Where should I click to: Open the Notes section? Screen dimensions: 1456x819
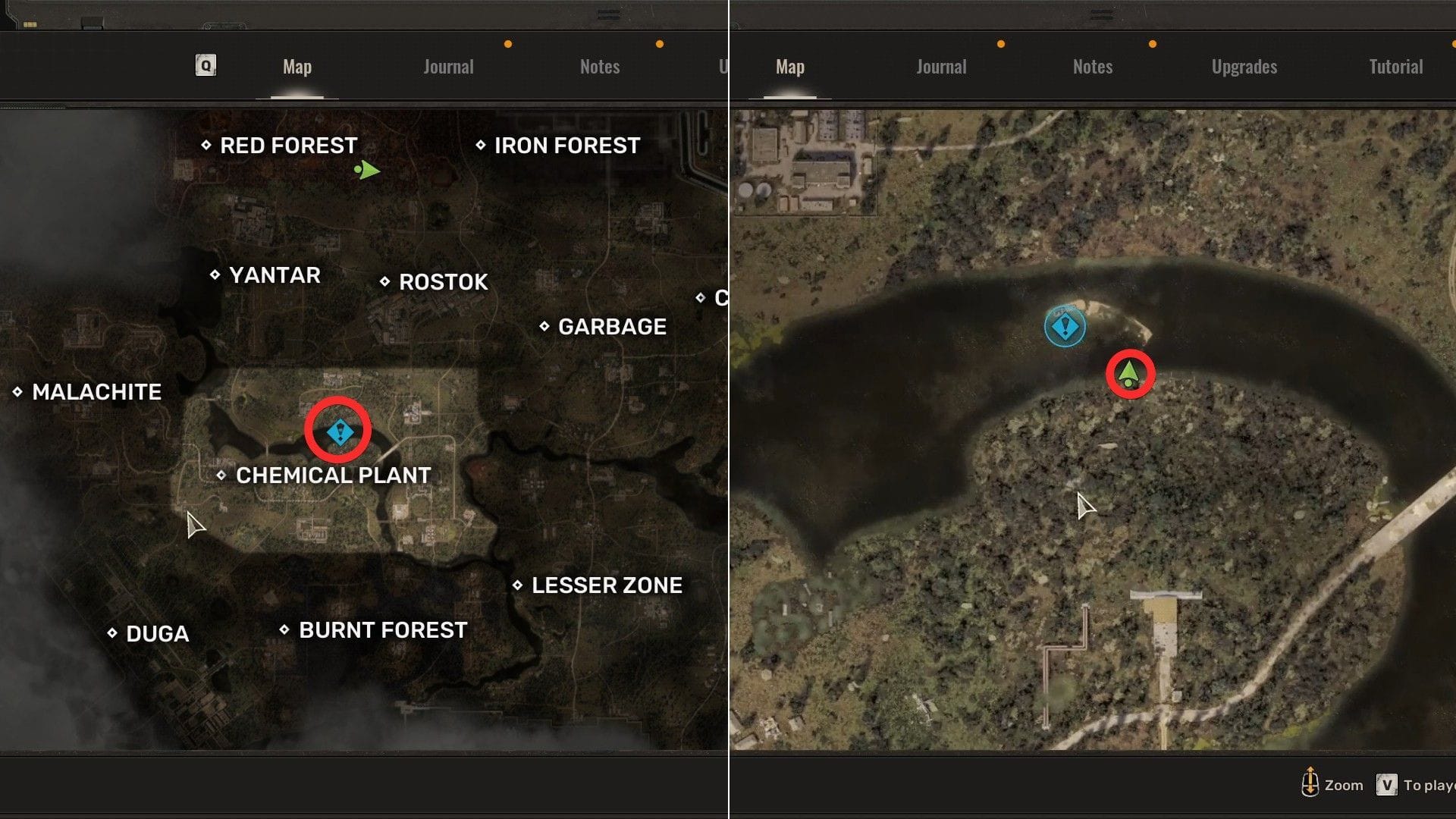tap(1092, 67)
